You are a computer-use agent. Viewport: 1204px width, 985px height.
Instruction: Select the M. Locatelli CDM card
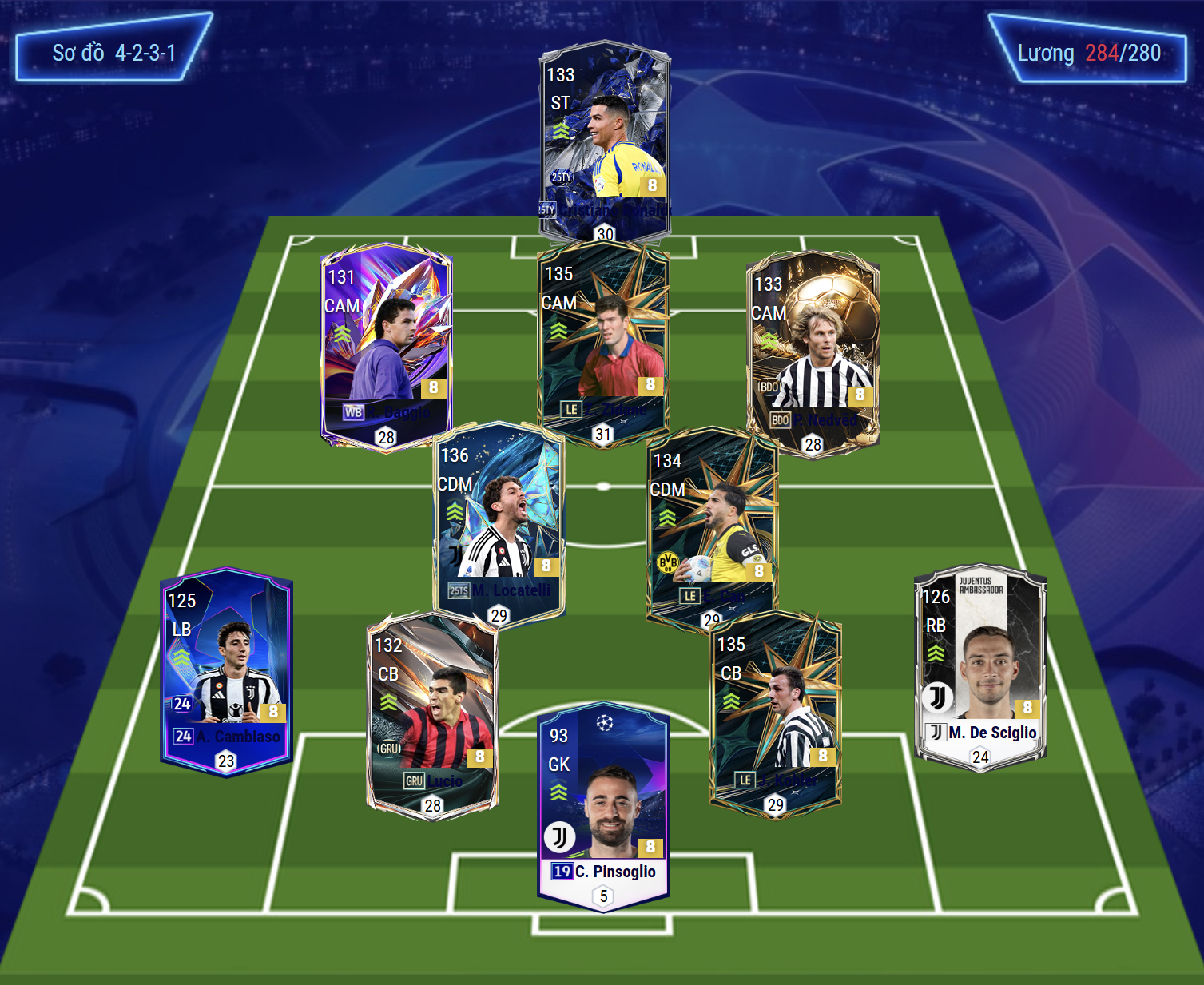coord(499,519)
